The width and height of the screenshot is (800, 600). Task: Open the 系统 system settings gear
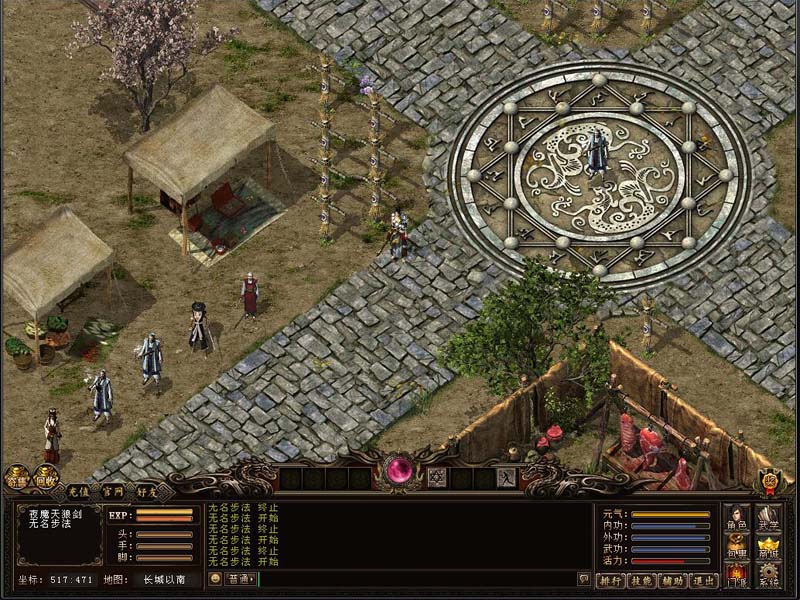768,576
